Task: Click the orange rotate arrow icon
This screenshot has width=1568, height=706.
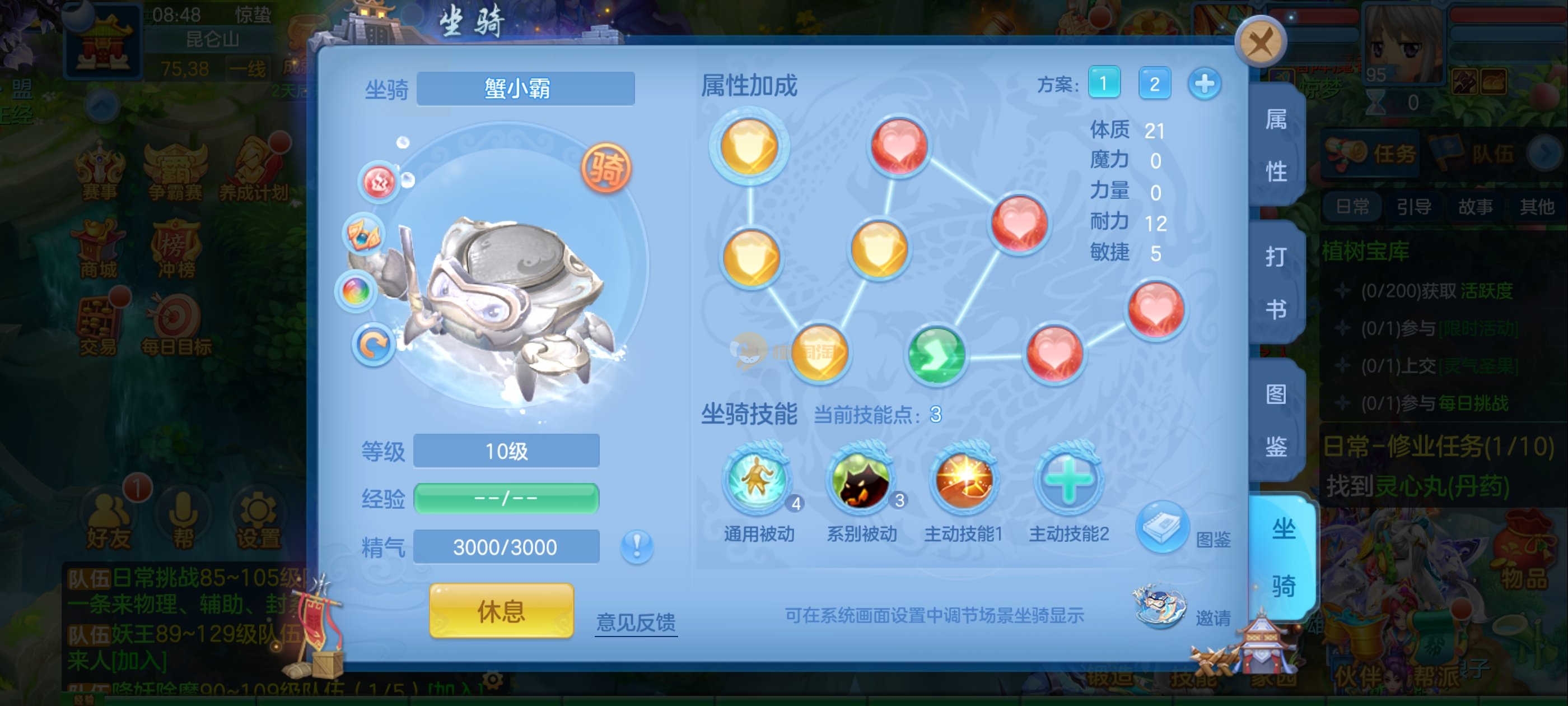Action: [x=372, y=345]
